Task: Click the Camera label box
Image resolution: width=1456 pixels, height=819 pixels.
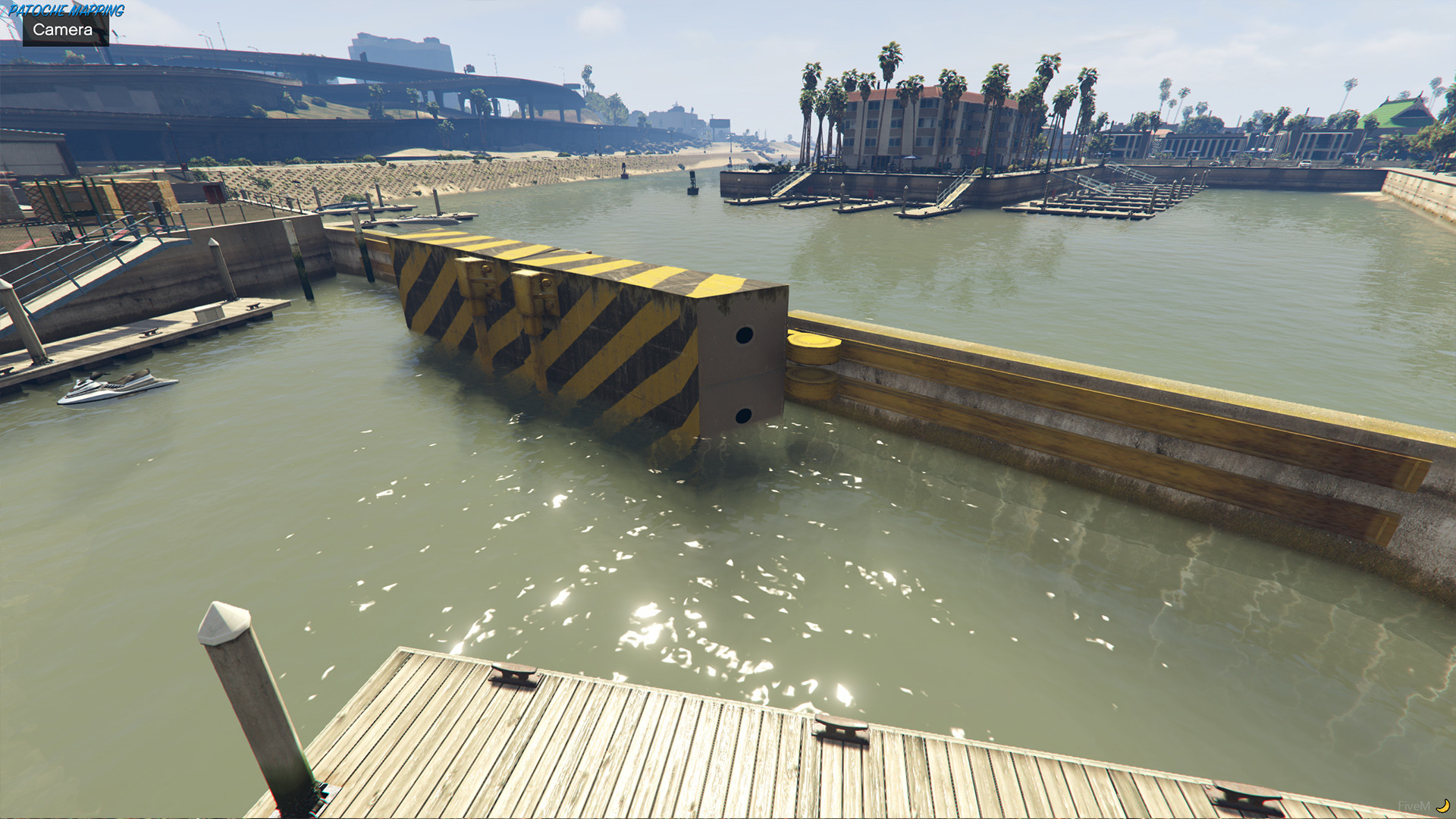Action: click(x=64, y=30)
